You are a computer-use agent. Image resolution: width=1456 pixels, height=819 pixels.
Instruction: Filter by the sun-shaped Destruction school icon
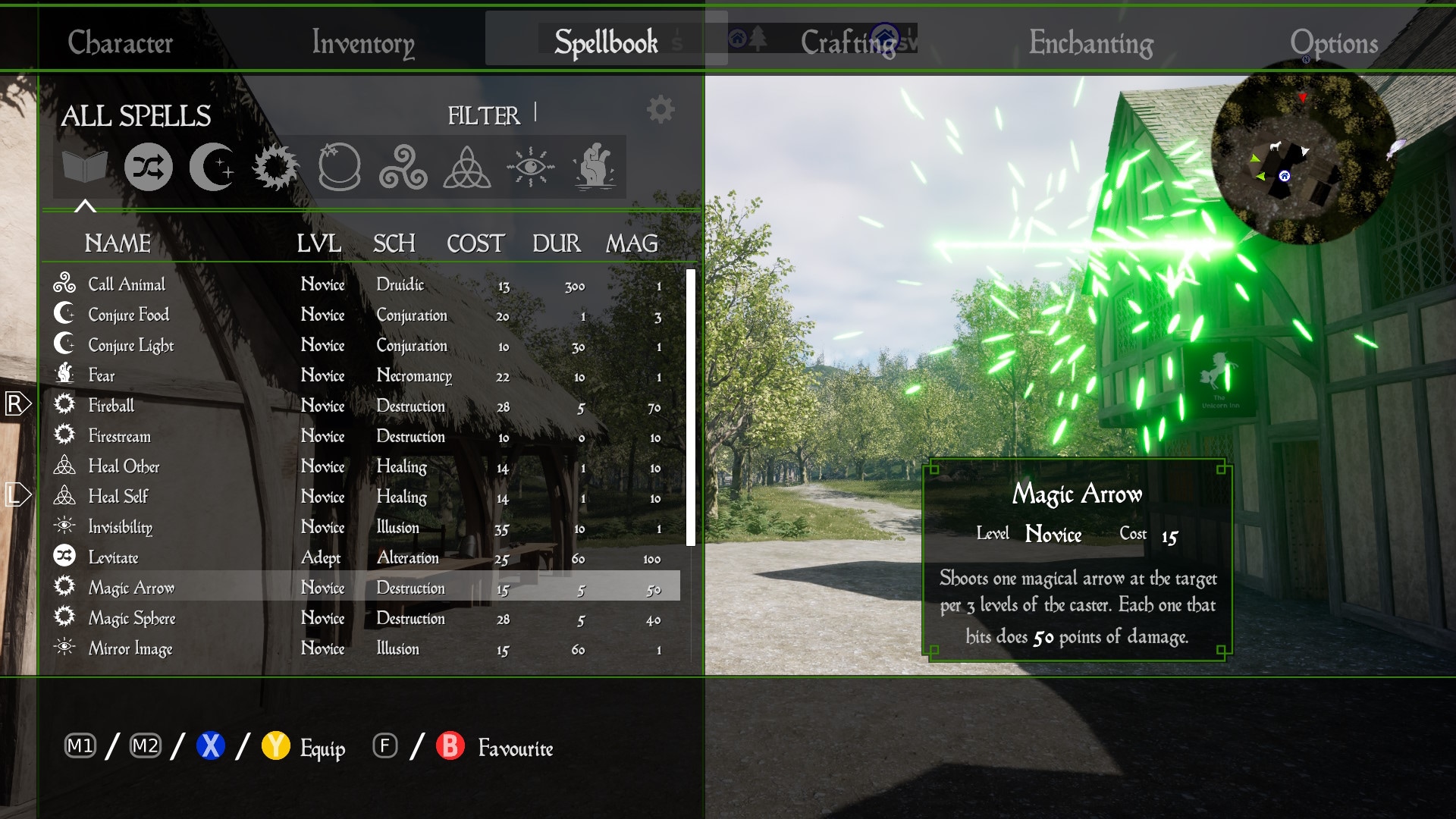click(275, 167)
